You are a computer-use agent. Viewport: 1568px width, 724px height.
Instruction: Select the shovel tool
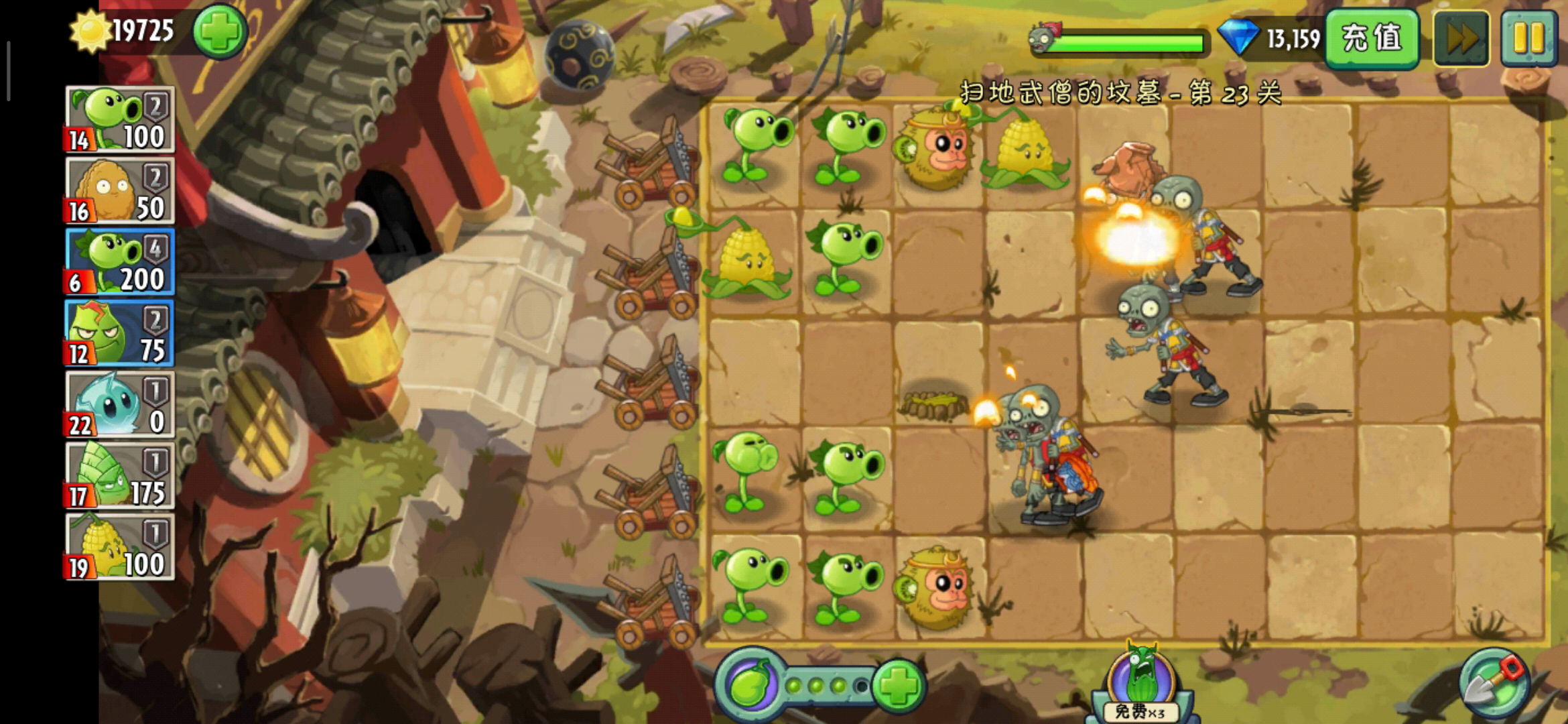tap(1494, 683)
